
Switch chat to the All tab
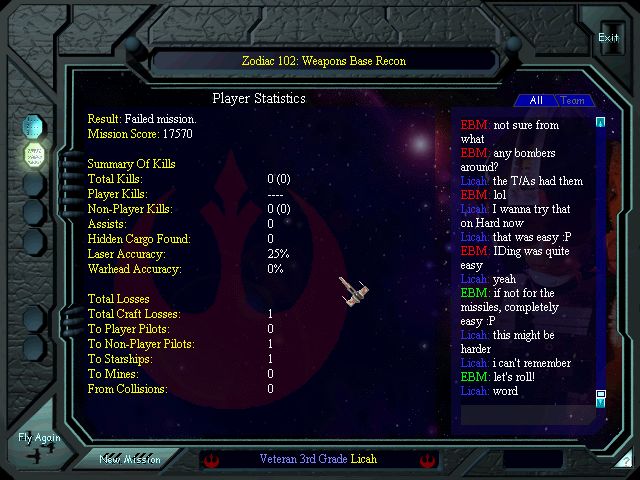(x=536, y=100)
